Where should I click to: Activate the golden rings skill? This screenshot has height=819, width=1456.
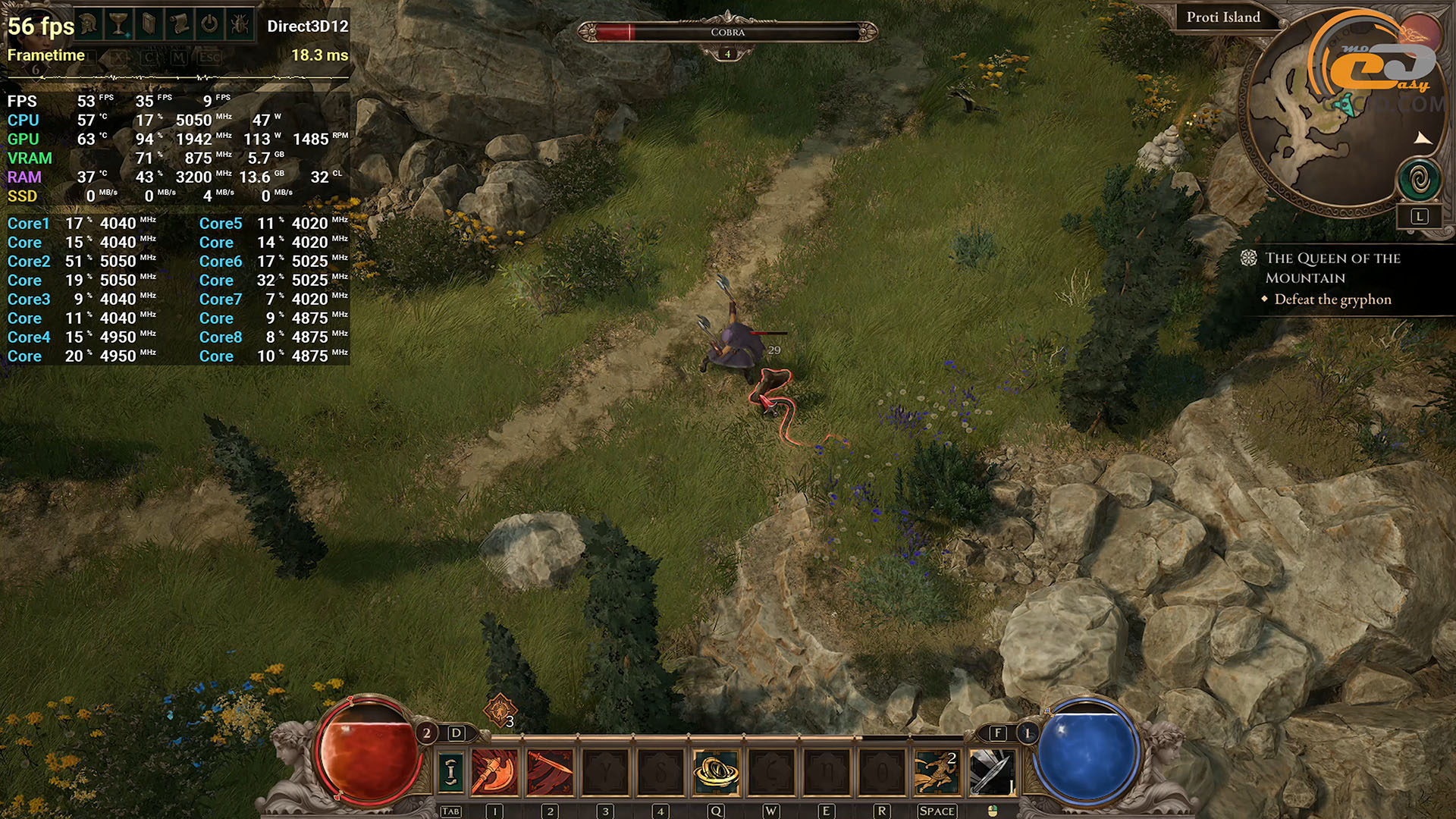tap(716, 772)
